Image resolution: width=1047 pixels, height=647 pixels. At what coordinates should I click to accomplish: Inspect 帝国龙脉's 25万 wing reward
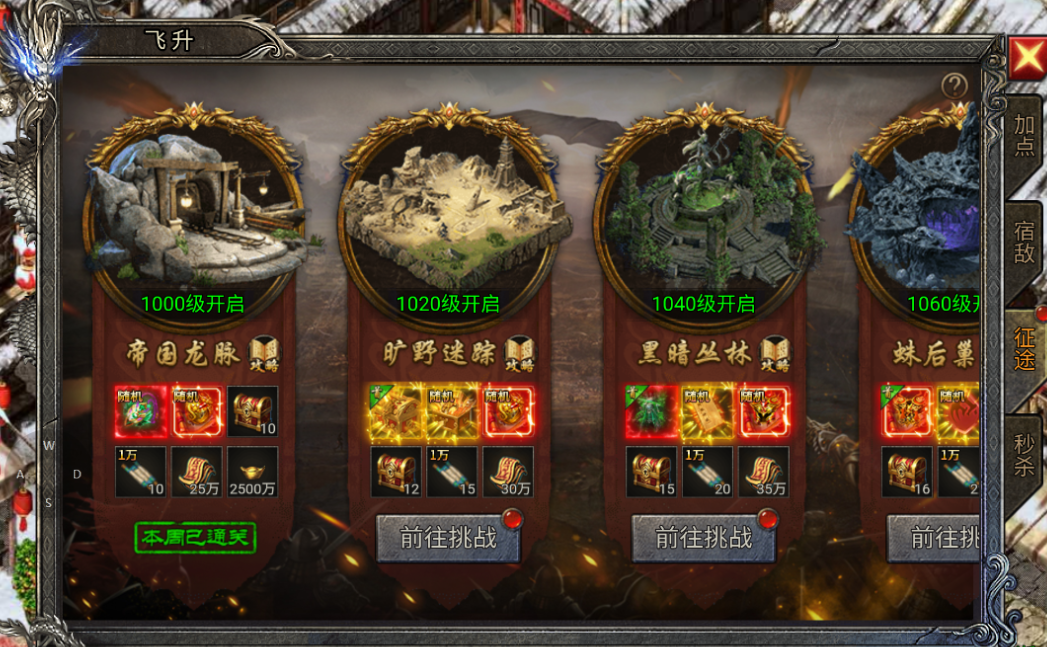click(196, 472)
